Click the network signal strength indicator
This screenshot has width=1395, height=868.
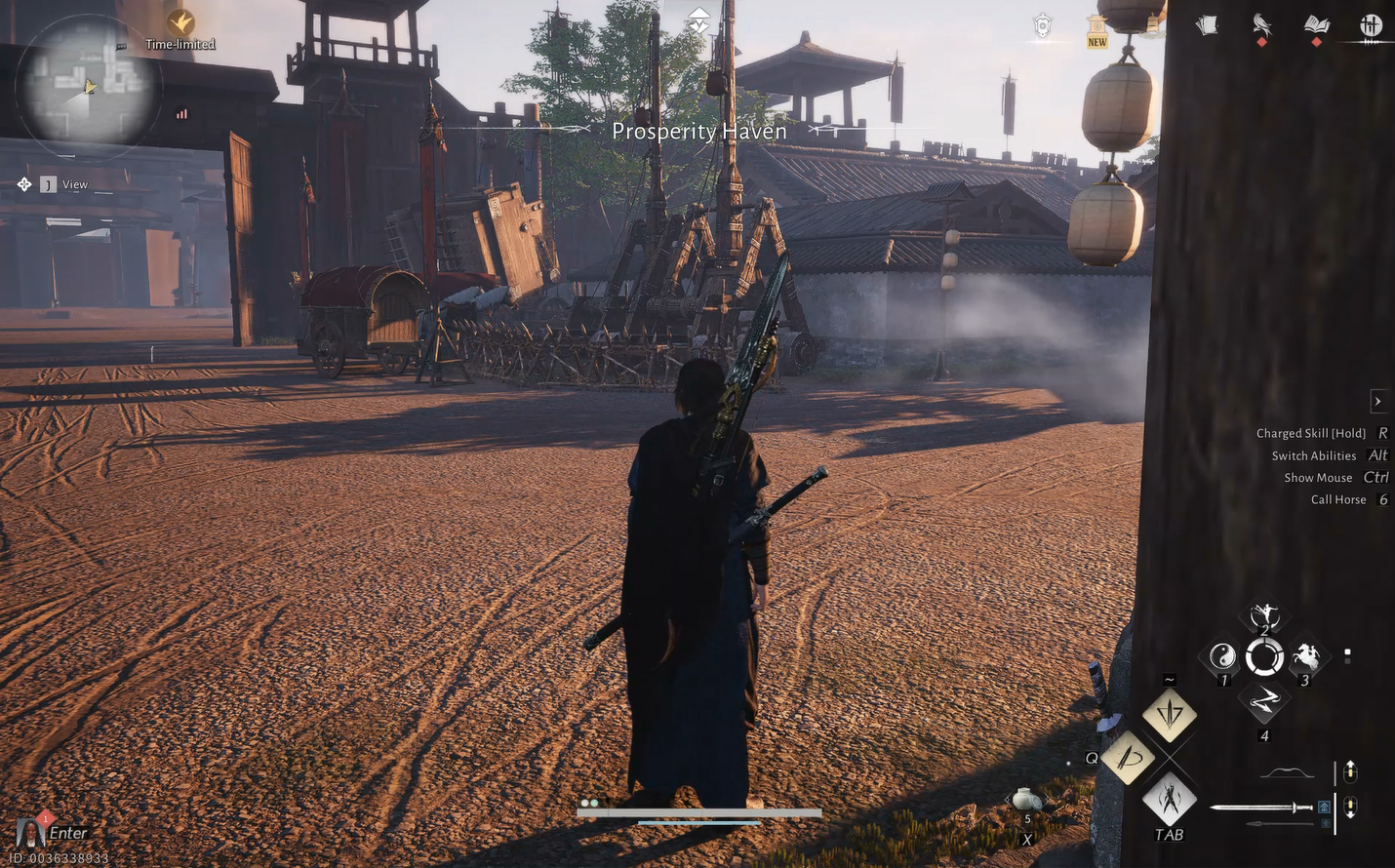point(179,113)
